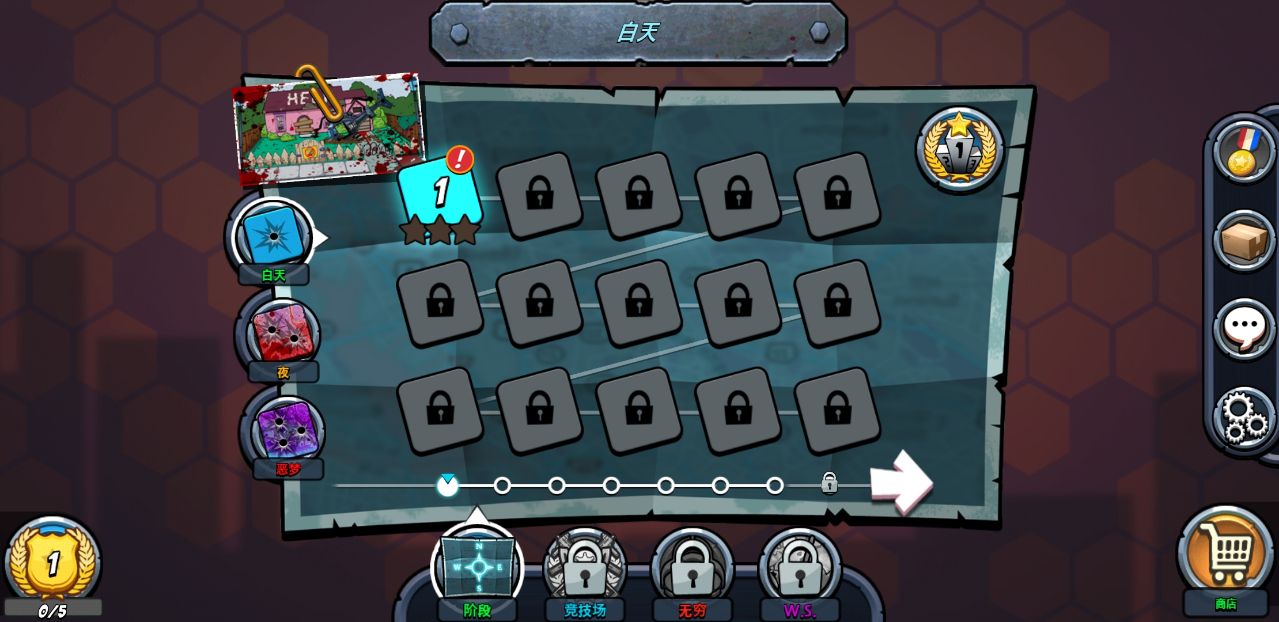Open the medal achievements icon

pos(1243,152)
